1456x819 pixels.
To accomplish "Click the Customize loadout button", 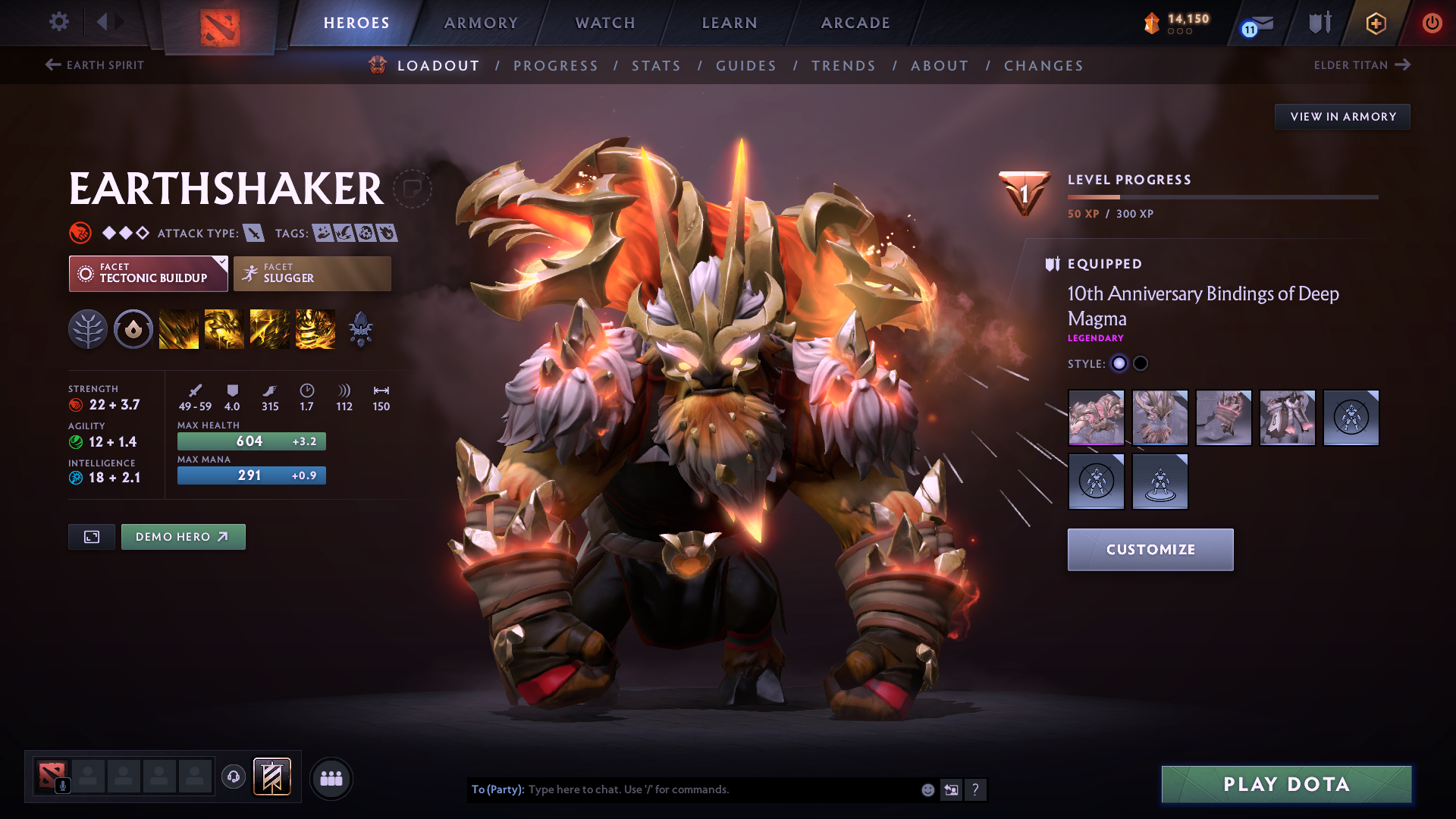I will click(1150, 550).
